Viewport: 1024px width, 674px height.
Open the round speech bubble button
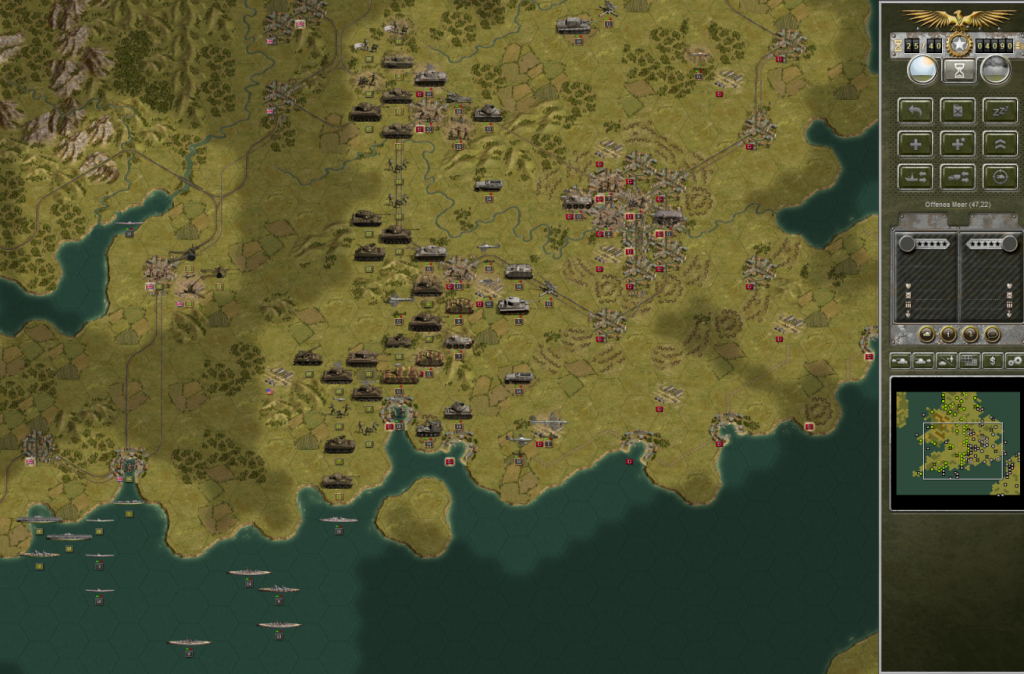pyautogui.click(x=991, y=335)
